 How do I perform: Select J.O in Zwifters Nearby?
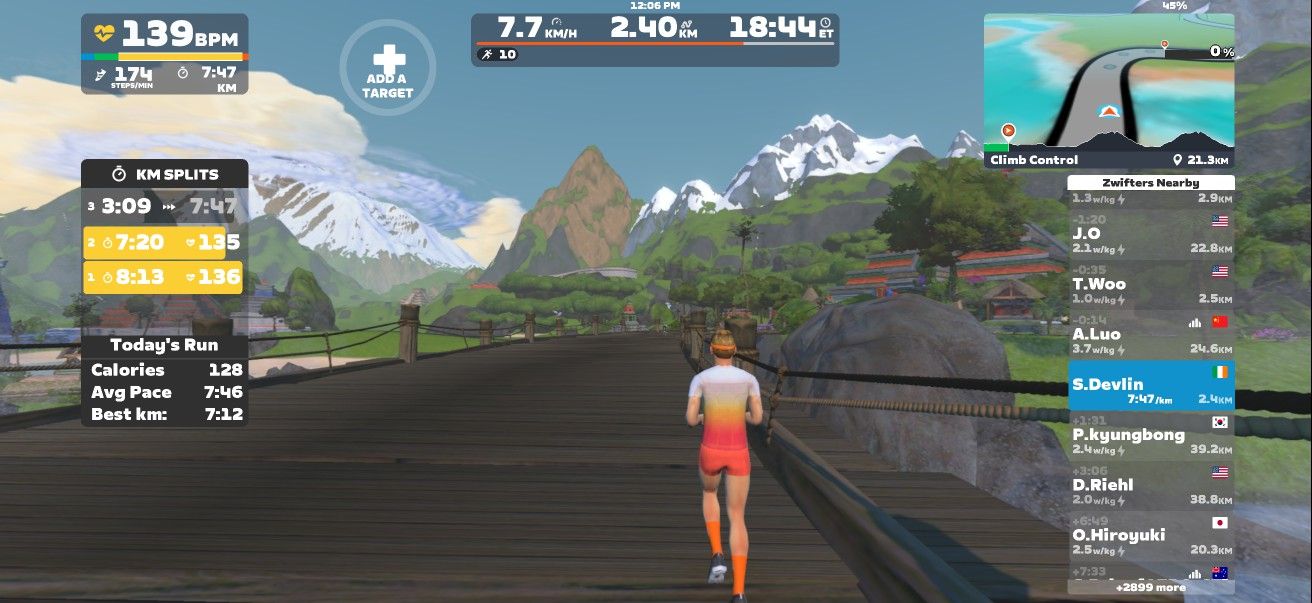(1150, 236)
